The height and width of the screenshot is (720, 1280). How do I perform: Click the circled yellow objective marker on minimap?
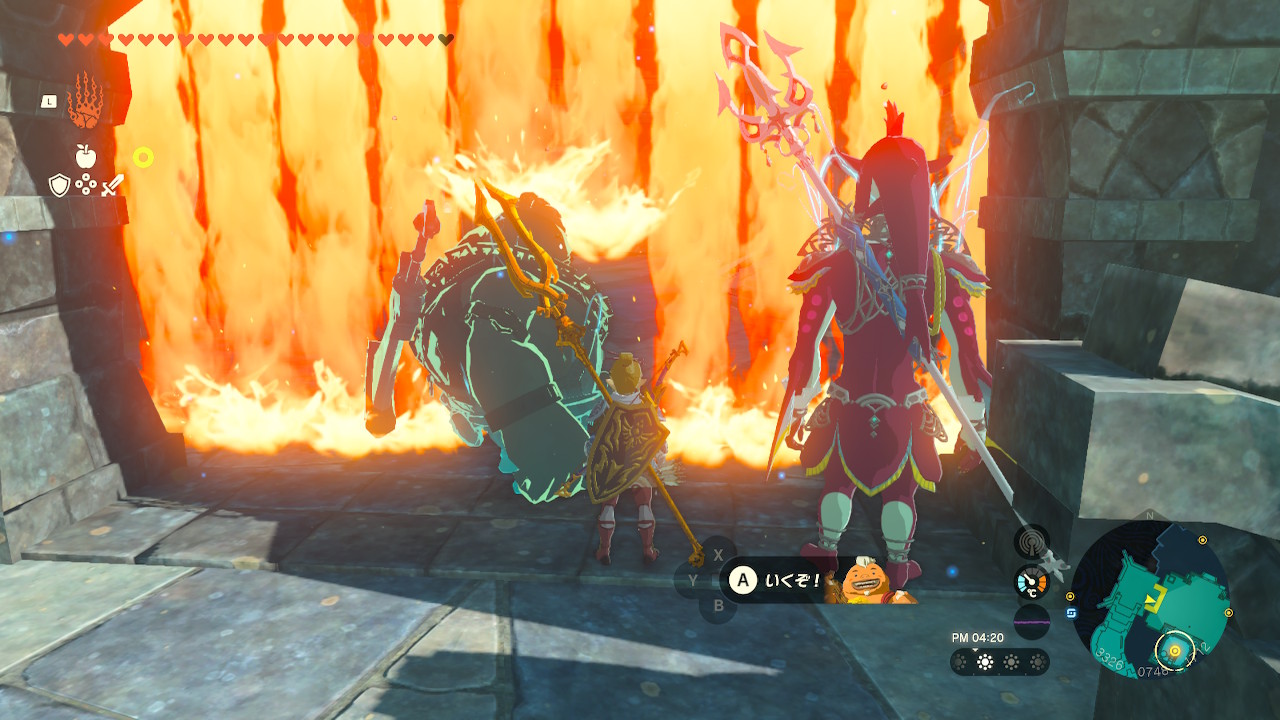1175,651
